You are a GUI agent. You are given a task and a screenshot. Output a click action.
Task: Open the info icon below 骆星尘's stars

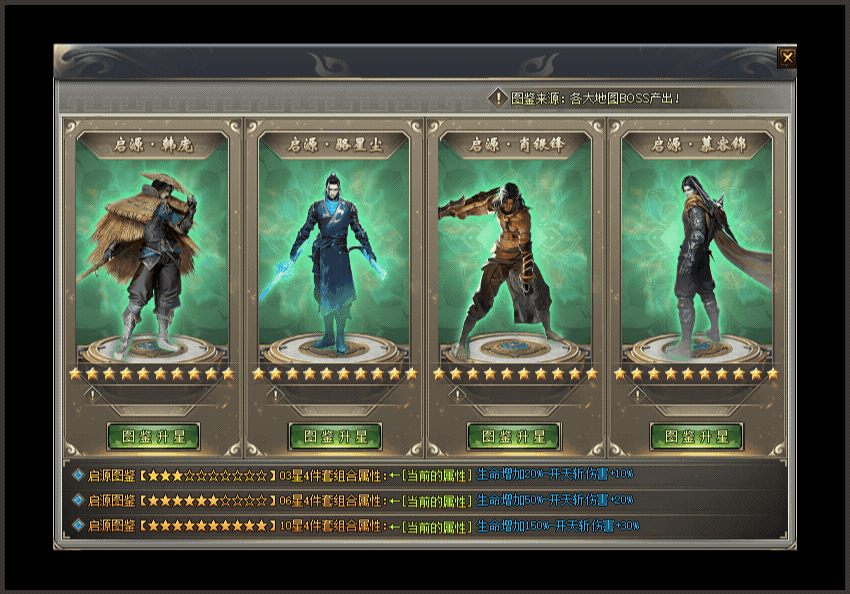coord(273,395)
